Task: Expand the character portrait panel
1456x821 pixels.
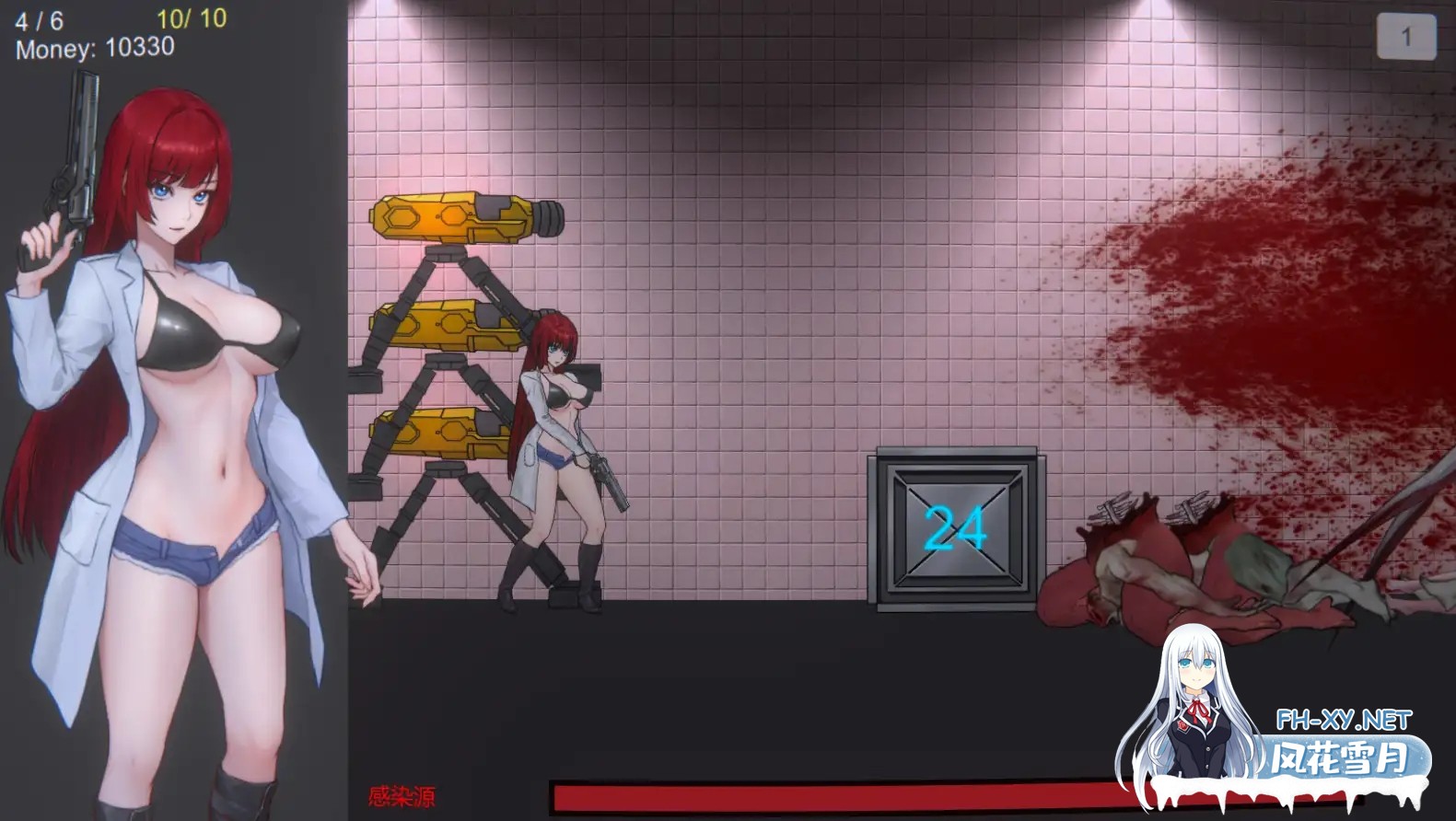Action: [170, 414]
